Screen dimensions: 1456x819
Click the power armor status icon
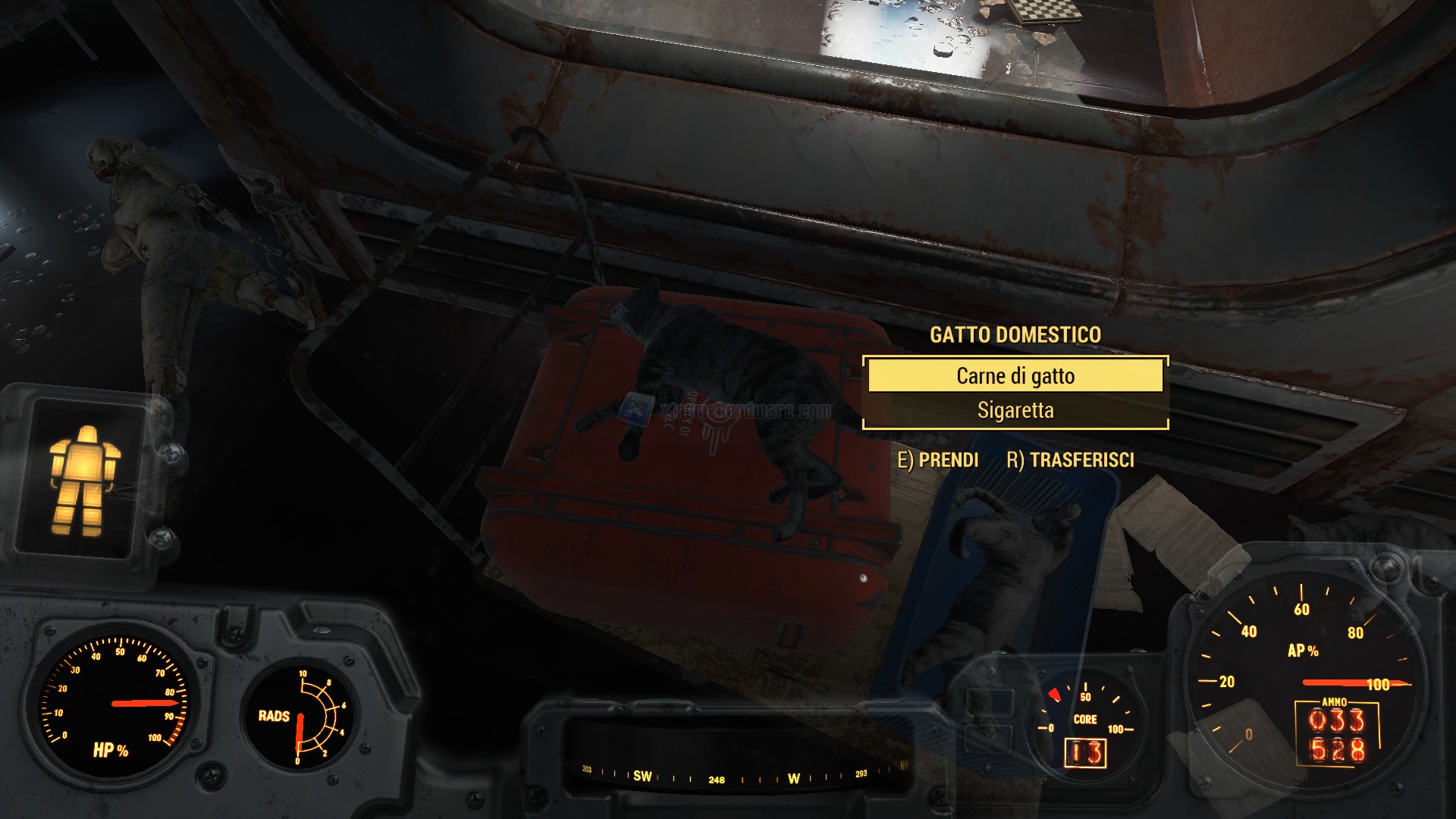tap(83, 480)
